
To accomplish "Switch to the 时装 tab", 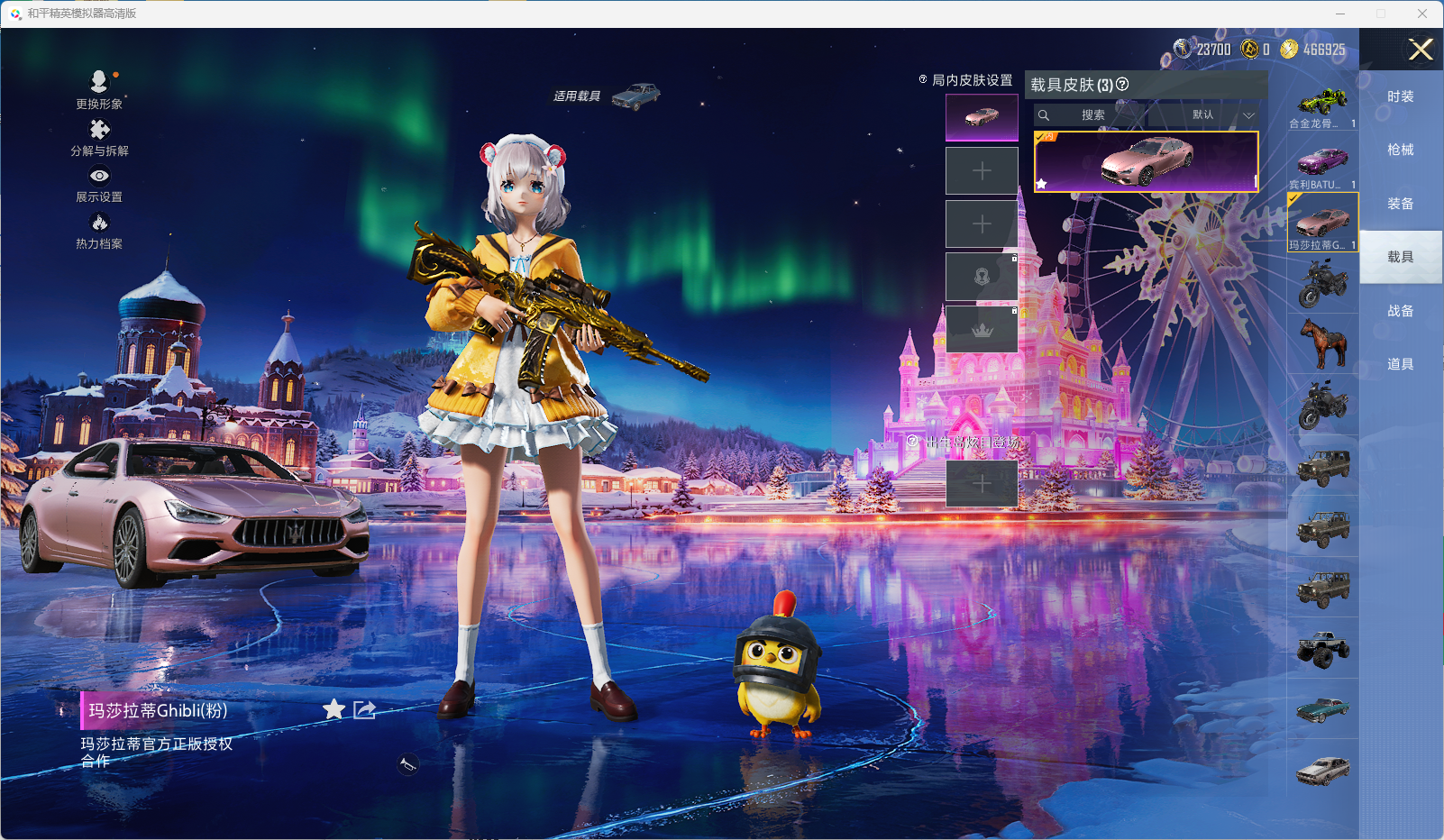I will coord(1399,96).
